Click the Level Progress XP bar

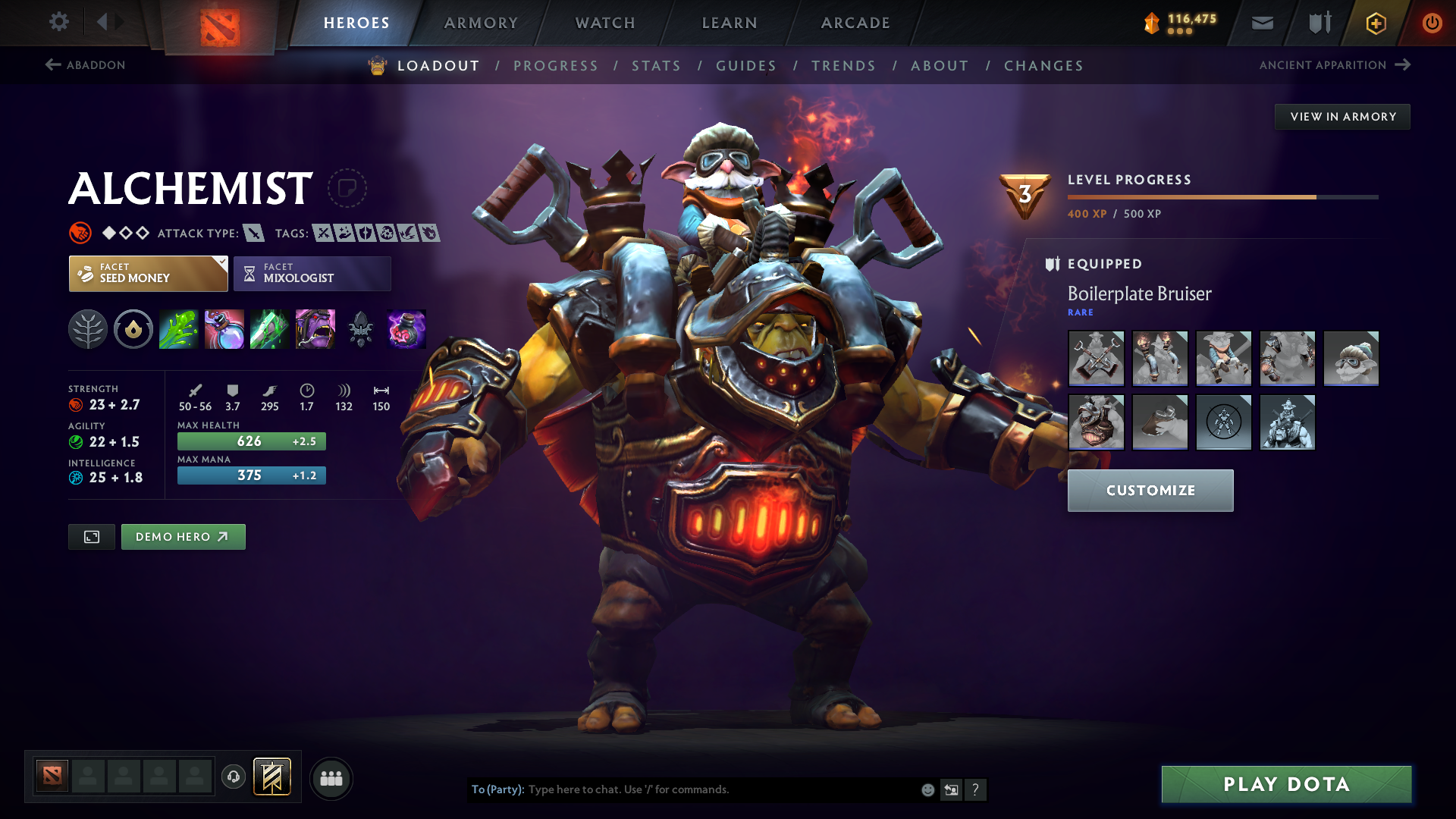(x=1221, y=196)
